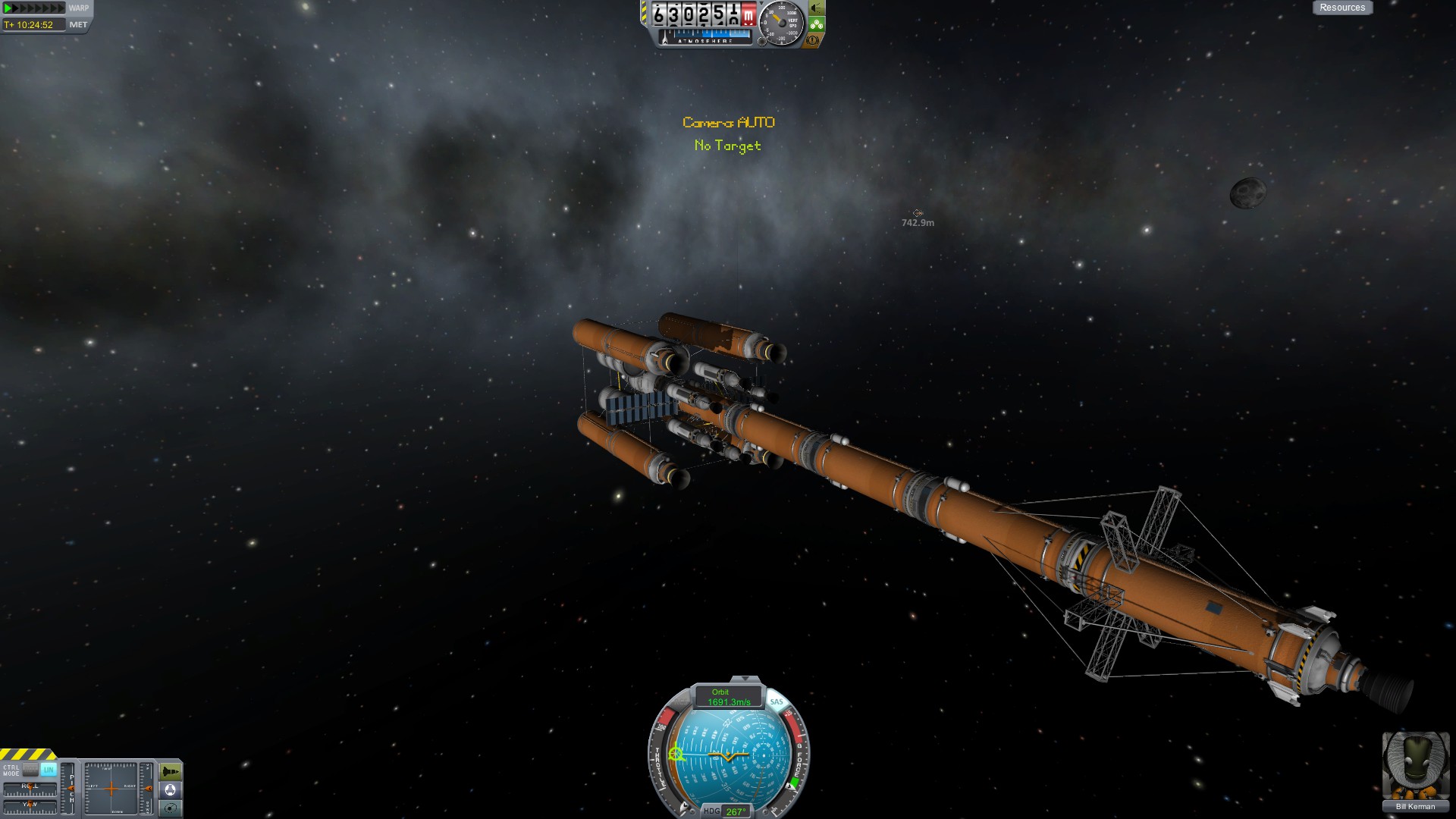Open the Resources panel
The image size is (1456, 819).
tap(1341, 8)
